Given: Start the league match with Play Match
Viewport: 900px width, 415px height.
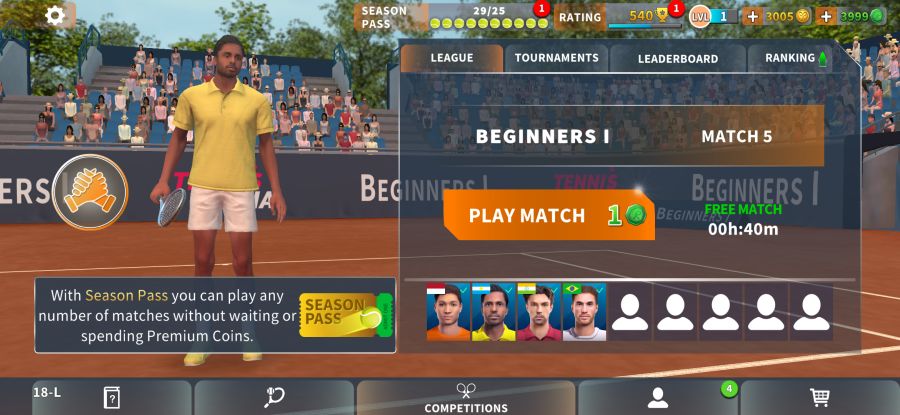Looking at the screenshot, I should 548,215.
